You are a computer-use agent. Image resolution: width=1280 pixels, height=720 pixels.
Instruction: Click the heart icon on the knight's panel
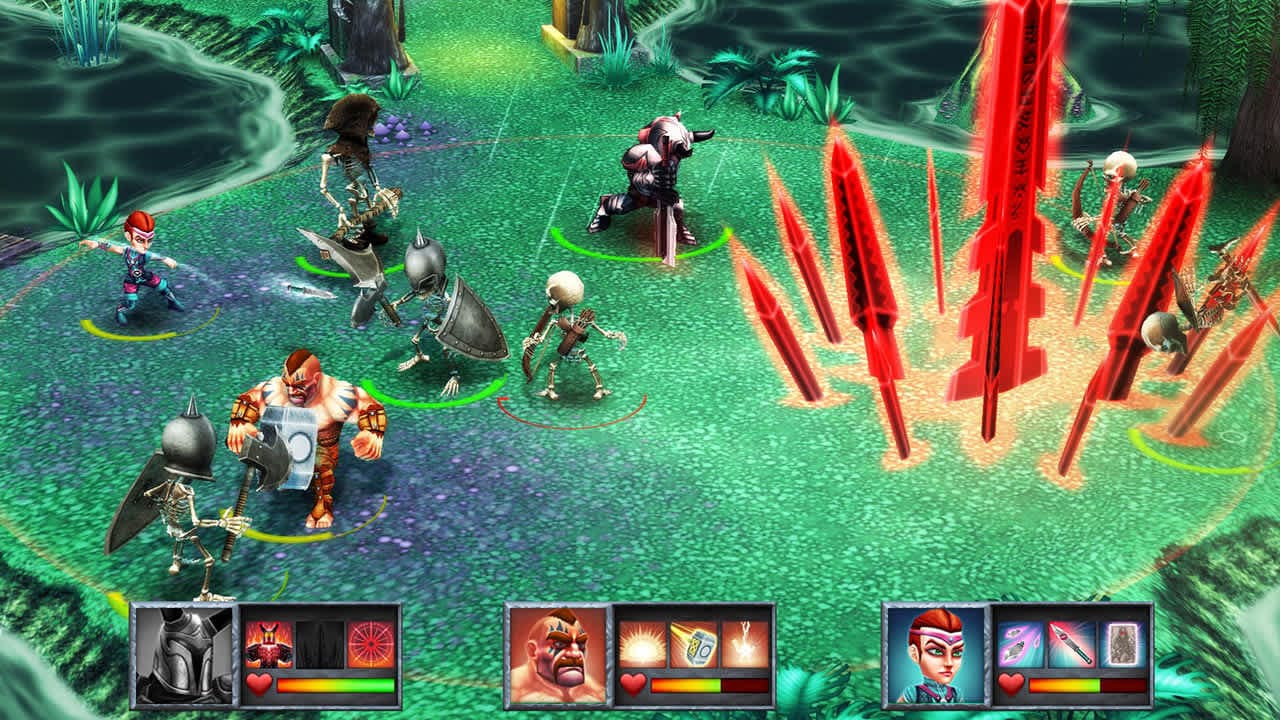pyautogui.click(x=260, y=685)
